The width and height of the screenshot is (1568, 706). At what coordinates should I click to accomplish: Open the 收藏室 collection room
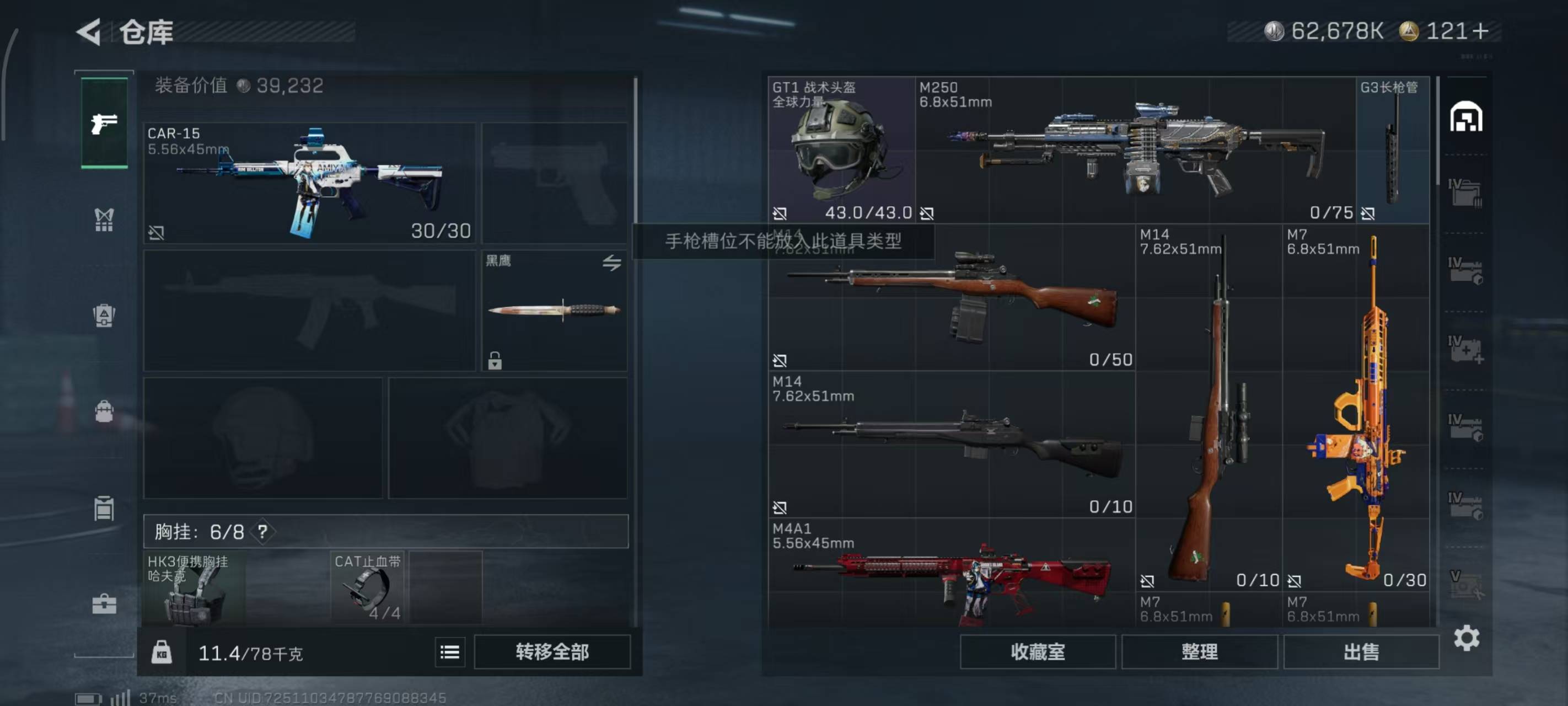click(1037, 652)
